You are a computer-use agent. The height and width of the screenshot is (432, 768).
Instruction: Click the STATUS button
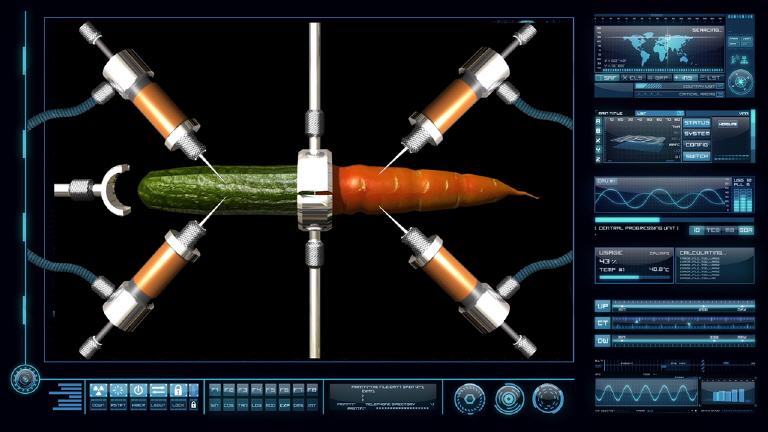697,123
